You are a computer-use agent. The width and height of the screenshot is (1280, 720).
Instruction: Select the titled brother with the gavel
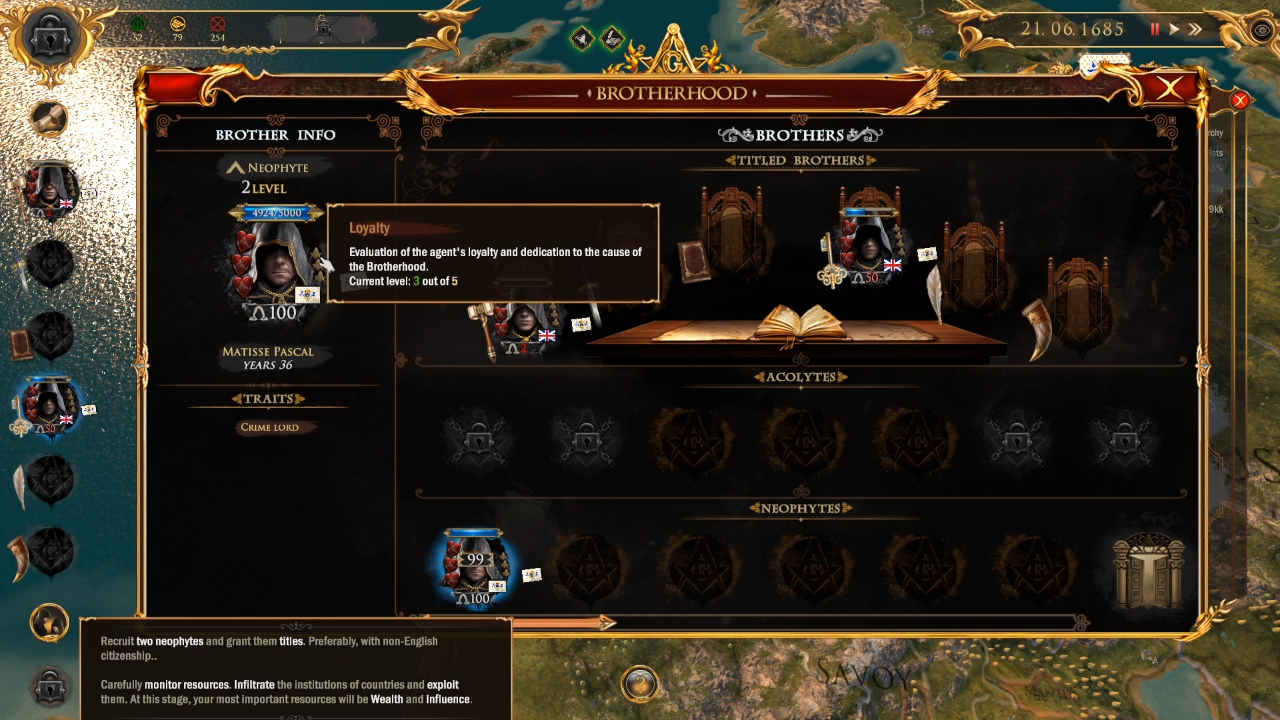click(522, 327)
